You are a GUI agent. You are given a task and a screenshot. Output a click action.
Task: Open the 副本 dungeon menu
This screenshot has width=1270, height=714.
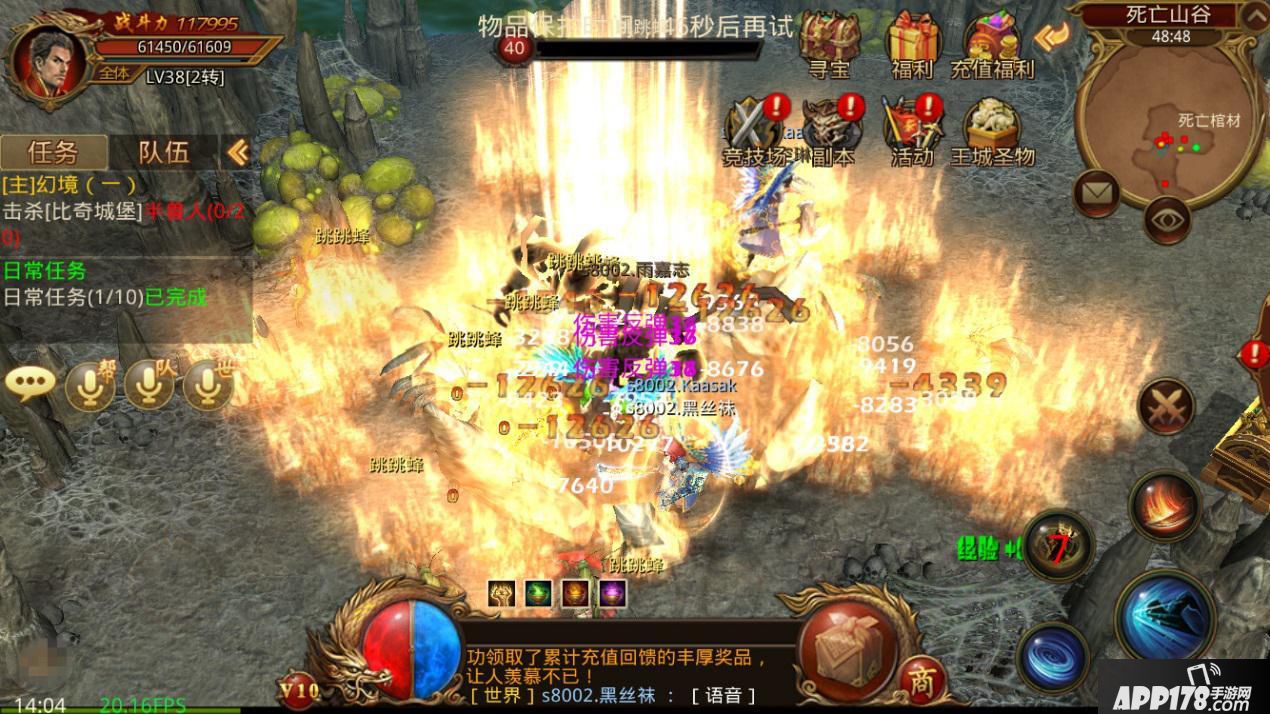click(x=832, y=130)
